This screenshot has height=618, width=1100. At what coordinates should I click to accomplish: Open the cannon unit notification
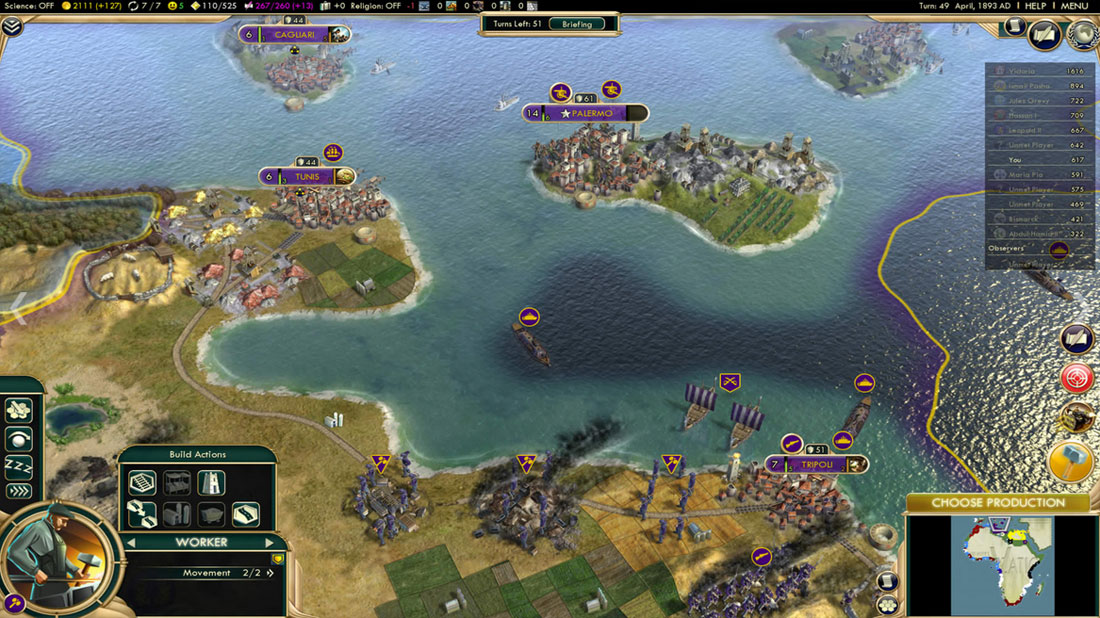pos(1076,418)
